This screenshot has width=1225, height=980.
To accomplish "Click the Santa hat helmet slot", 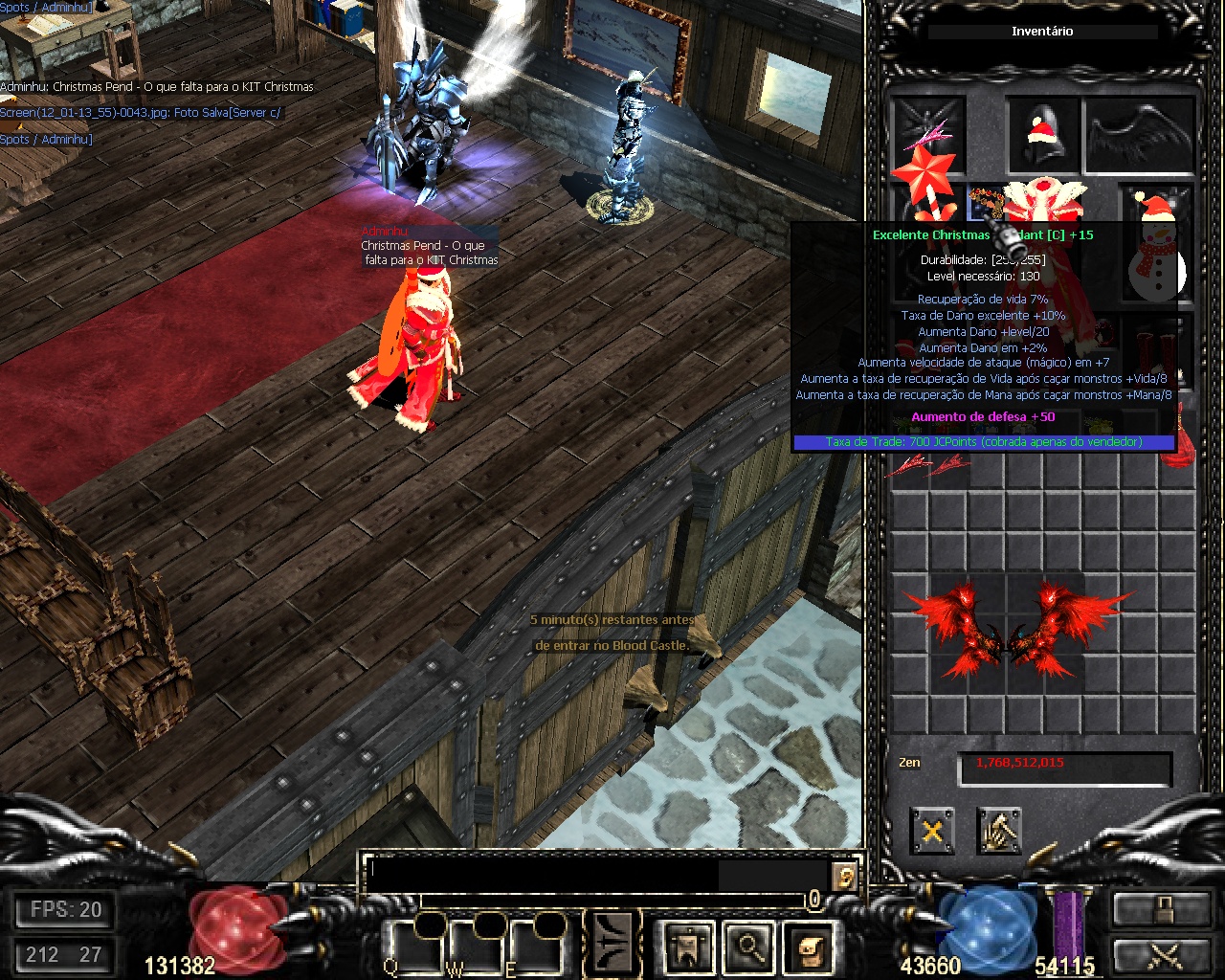I will point(1041,134).
